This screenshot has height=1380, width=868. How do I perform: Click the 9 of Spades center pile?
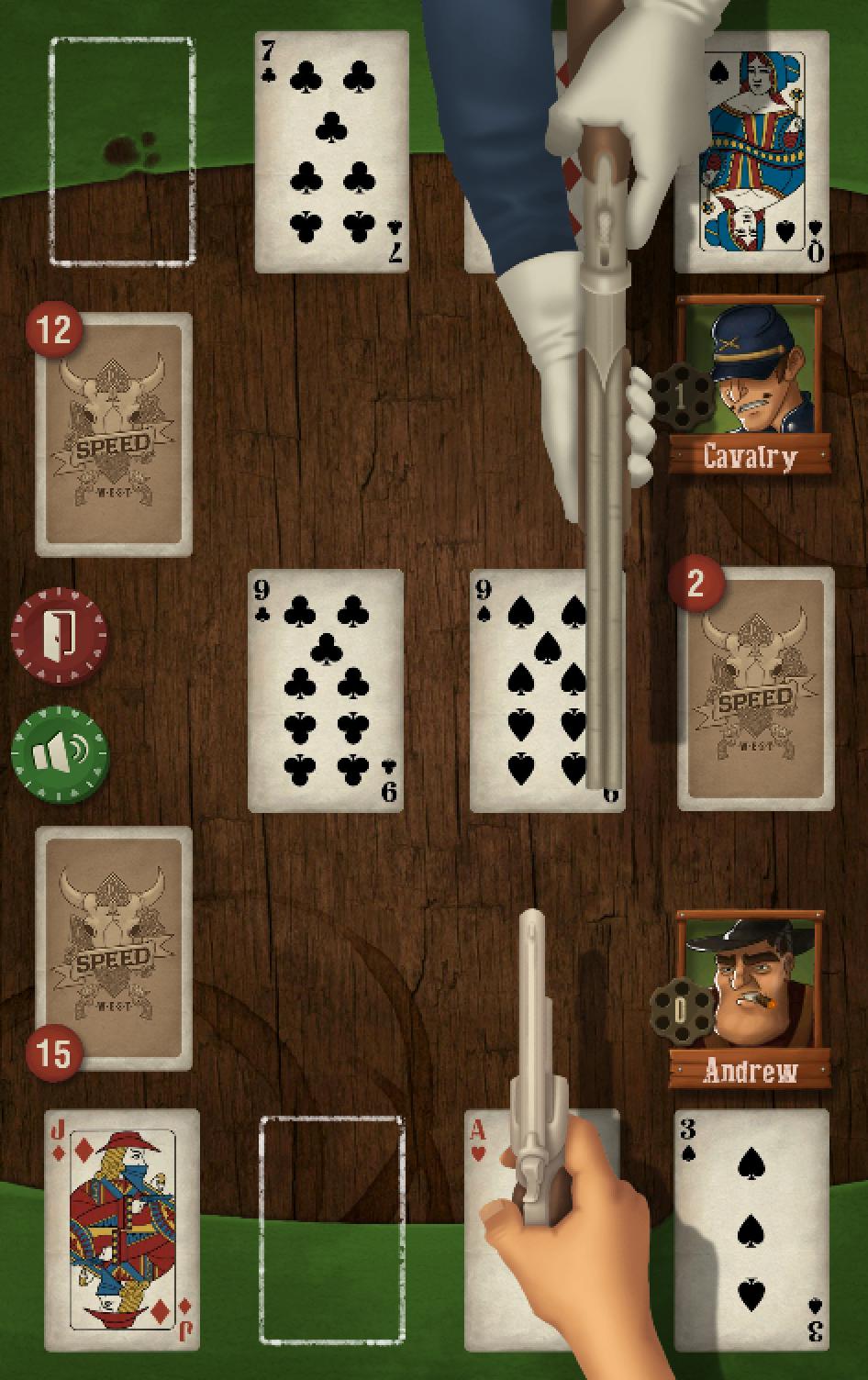528,690
